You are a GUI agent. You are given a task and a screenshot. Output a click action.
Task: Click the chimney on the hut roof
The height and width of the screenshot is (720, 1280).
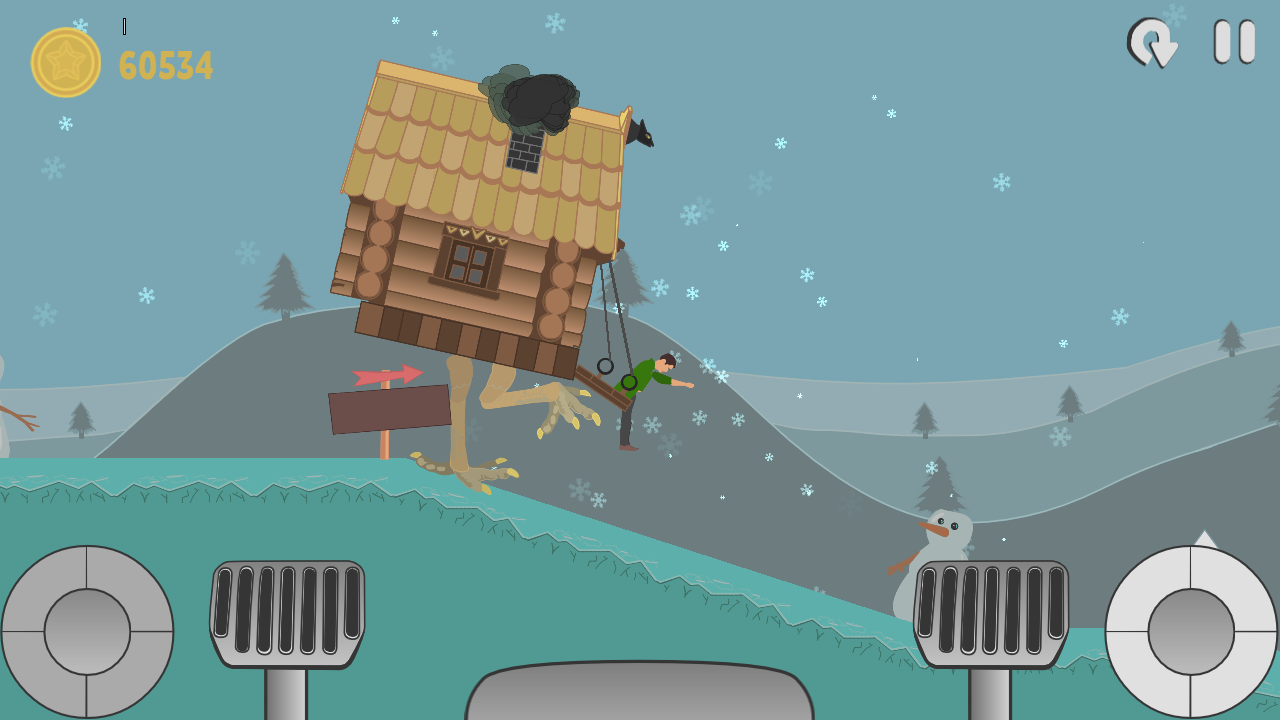pos(524,152)
